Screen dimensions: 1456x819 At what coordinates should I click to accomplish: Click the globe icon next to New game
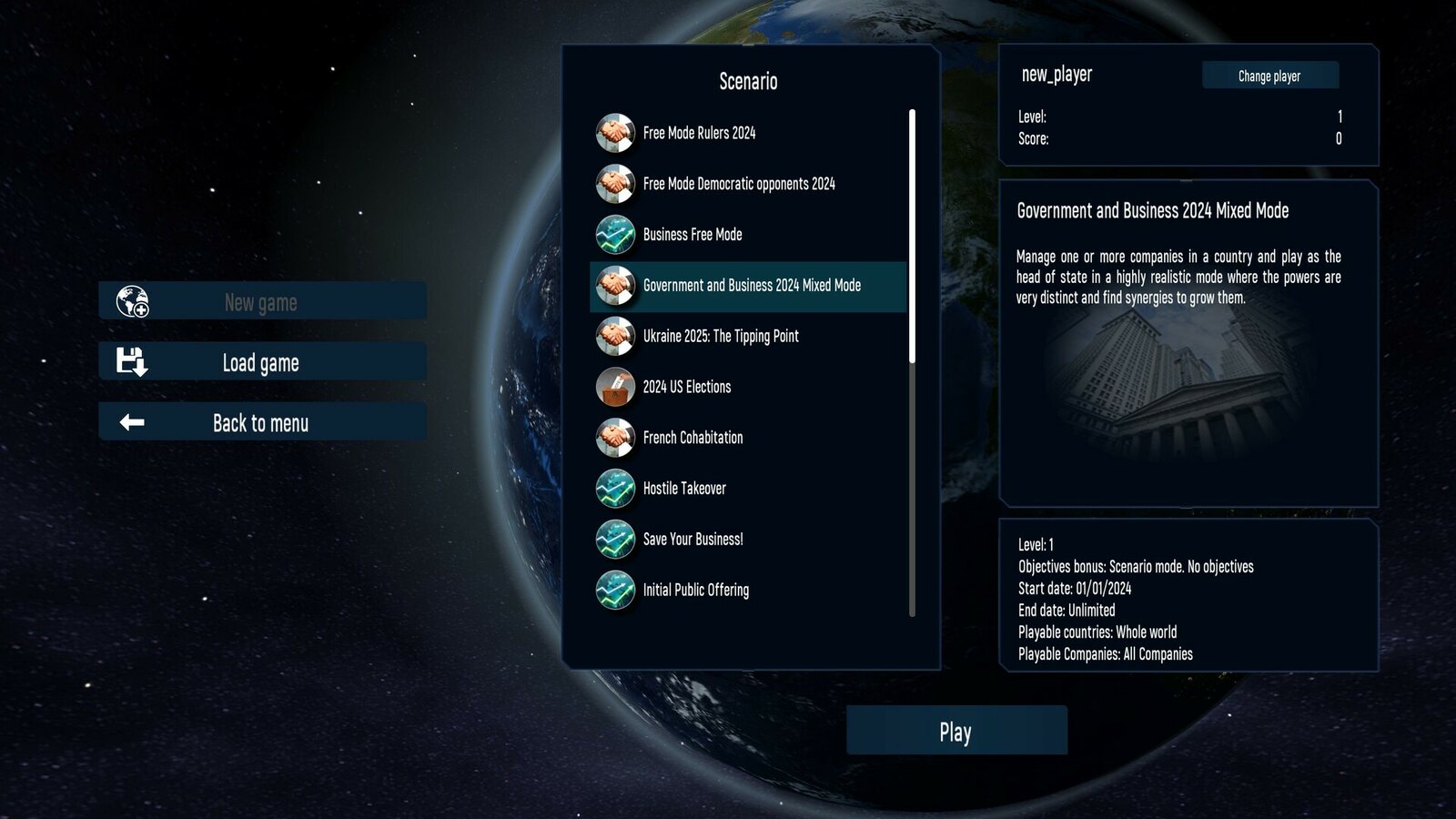click(130, 300)
